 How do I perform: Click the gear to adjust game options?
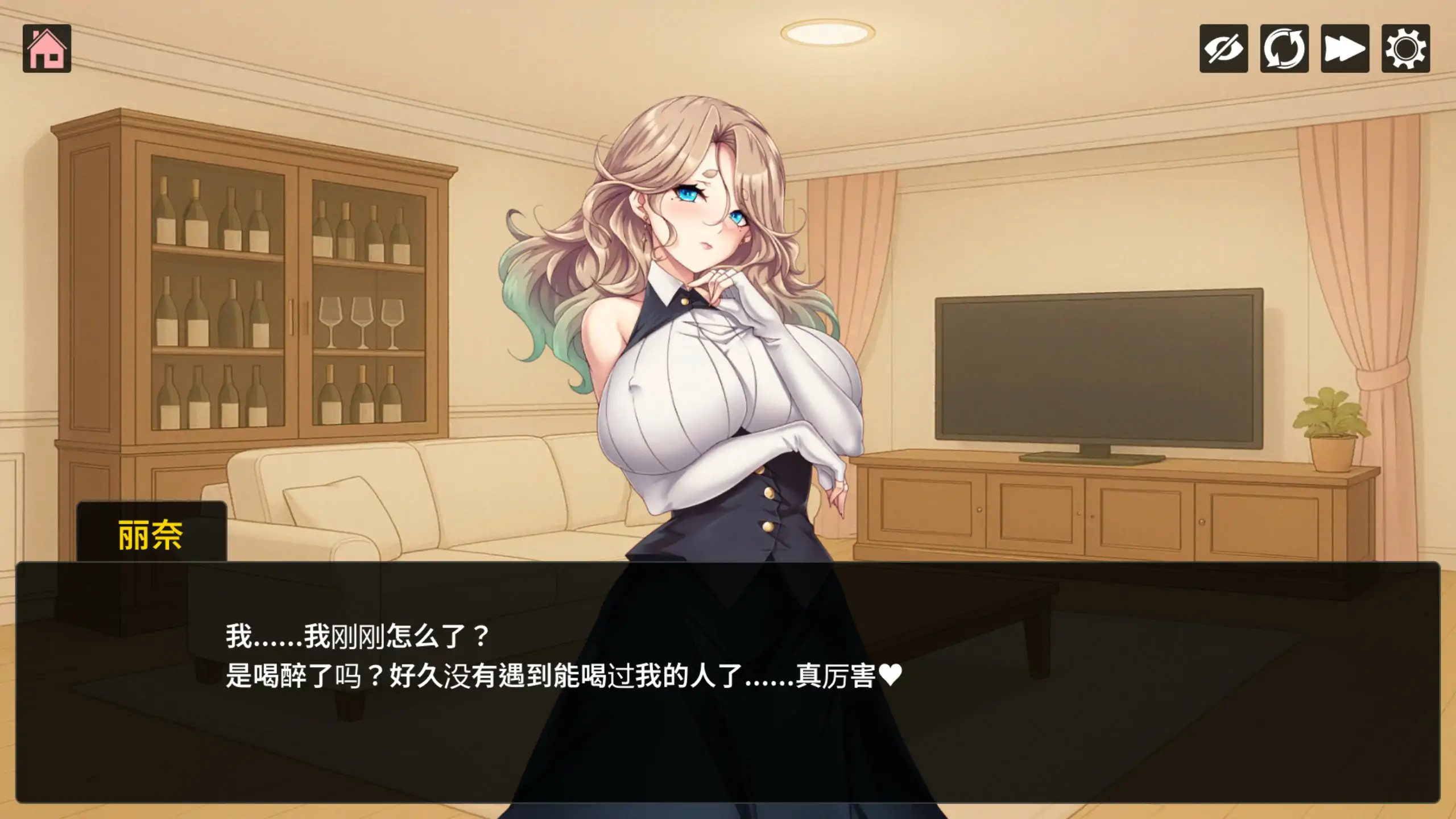(1405, 50)
